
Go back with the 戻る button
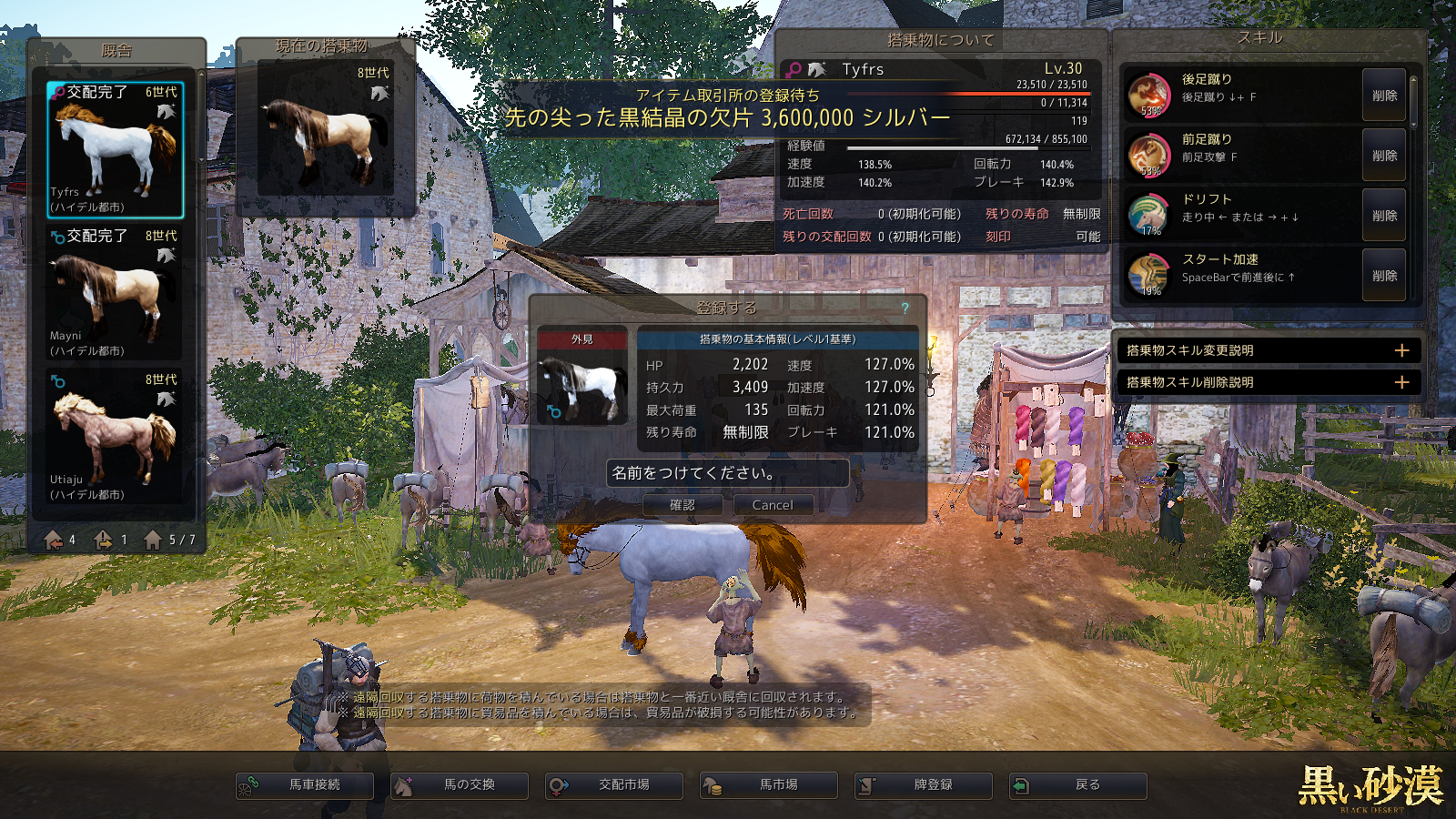[1078, 785]
